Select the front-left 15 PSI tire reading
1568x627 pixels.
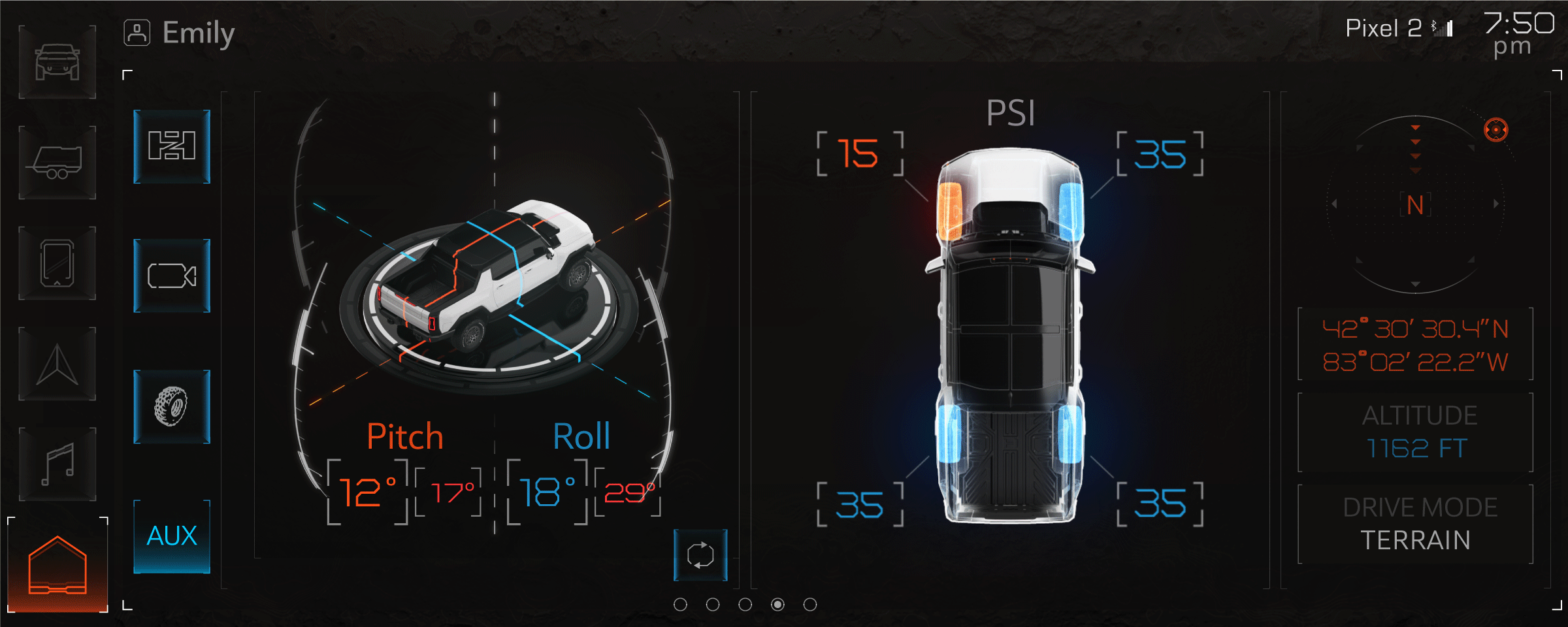click(x=860, y=154)
